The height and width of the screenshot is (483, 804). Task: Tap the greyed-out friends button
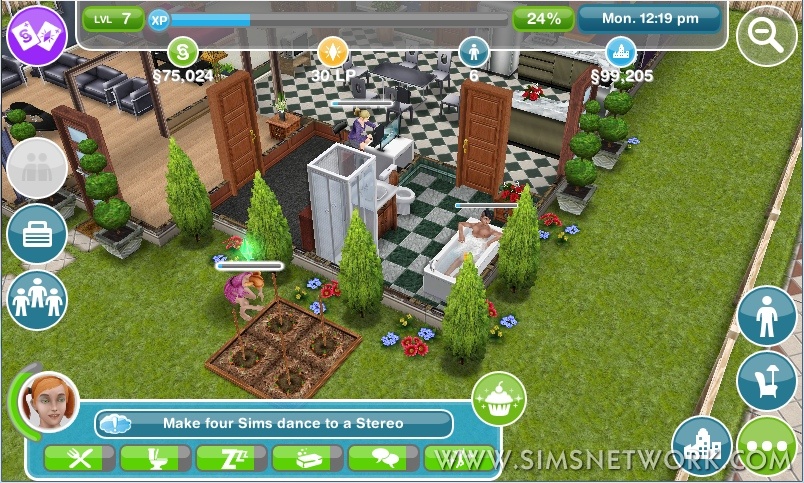point(37,169)
